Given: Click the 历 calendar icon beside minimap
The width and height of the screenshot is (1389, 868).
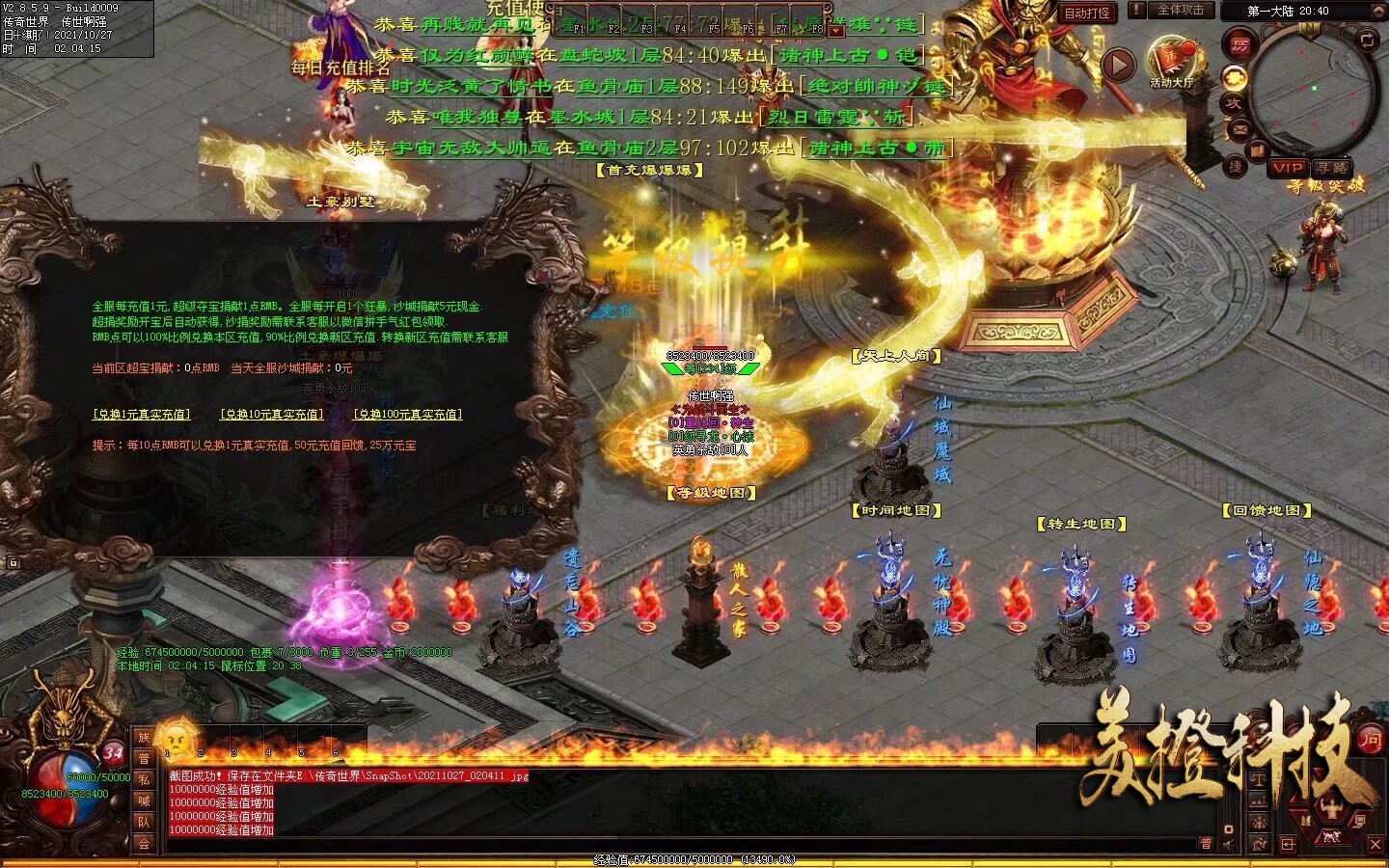Looking at the screenshot, I should point(1239,44).
